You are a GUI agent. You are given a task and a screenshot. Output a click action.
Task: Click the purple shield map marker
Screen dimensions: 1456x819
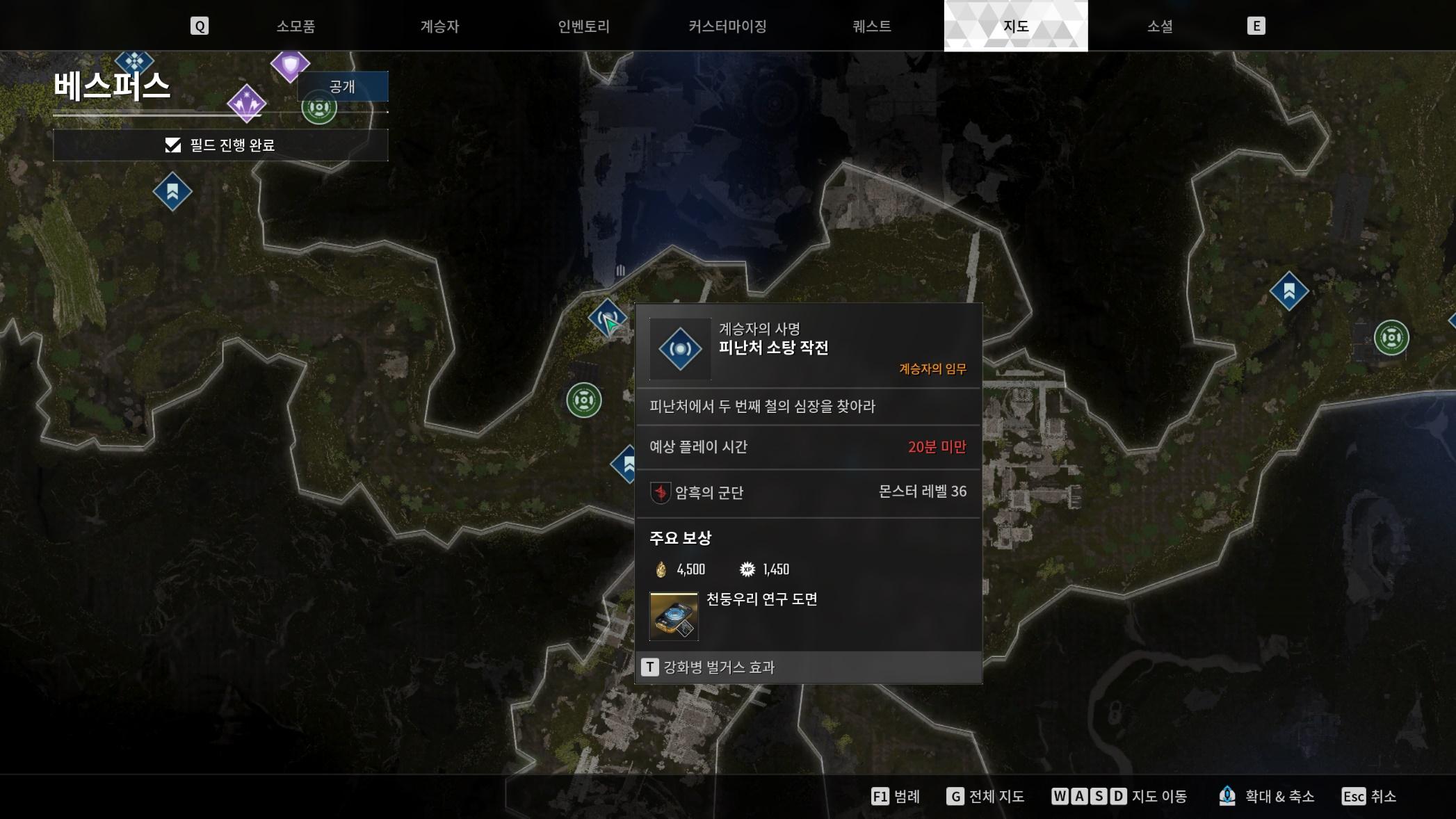(x=290, y=65)
